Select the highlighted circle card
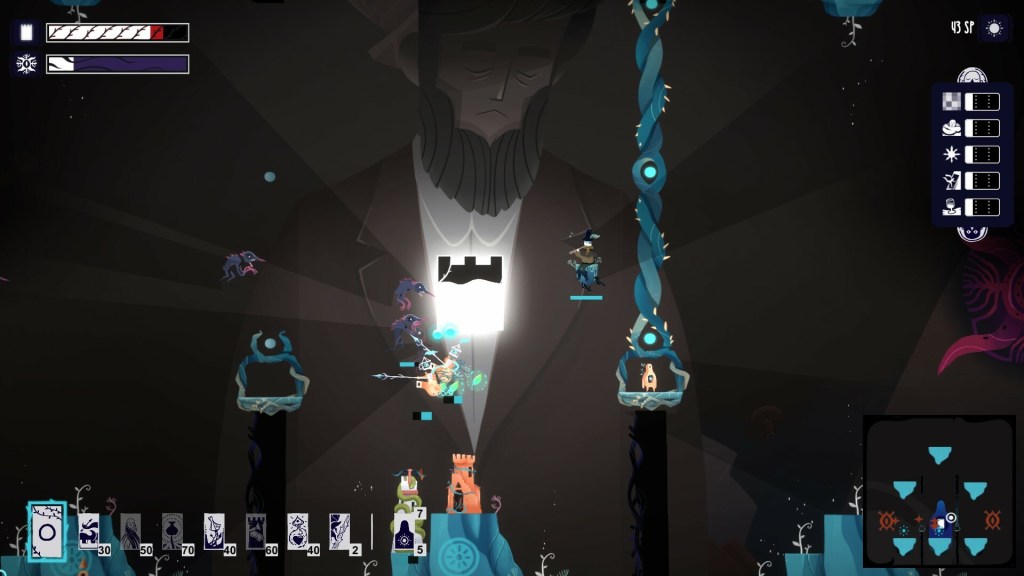 (47, 532)
